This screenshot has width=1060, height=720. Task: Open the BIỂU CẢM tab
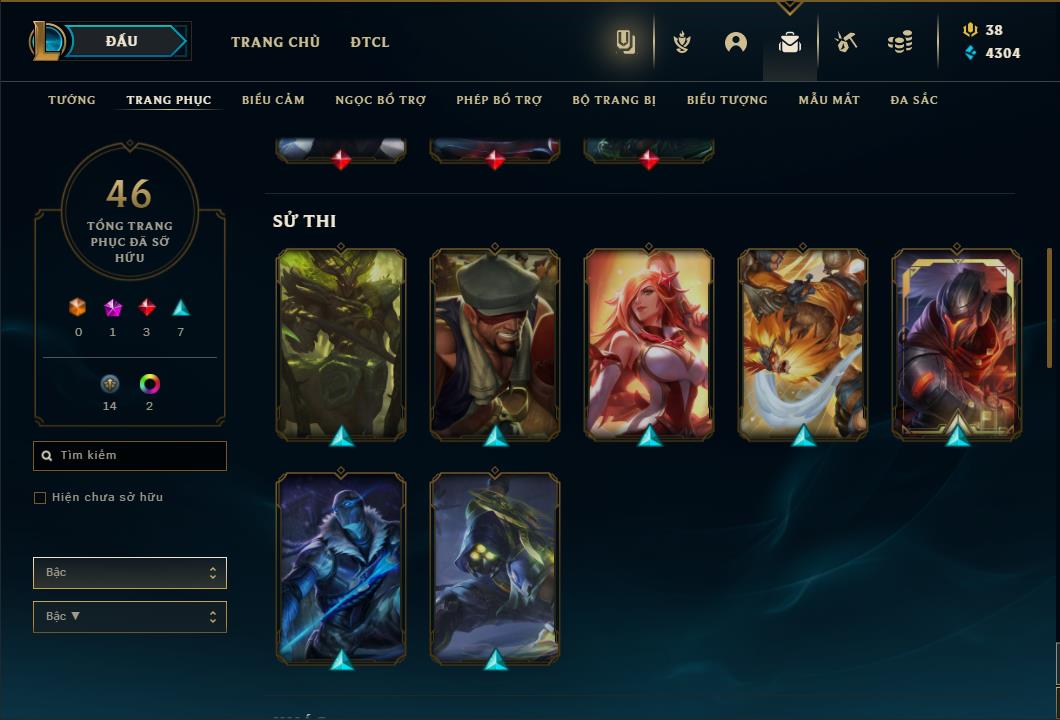click(273, 100)
